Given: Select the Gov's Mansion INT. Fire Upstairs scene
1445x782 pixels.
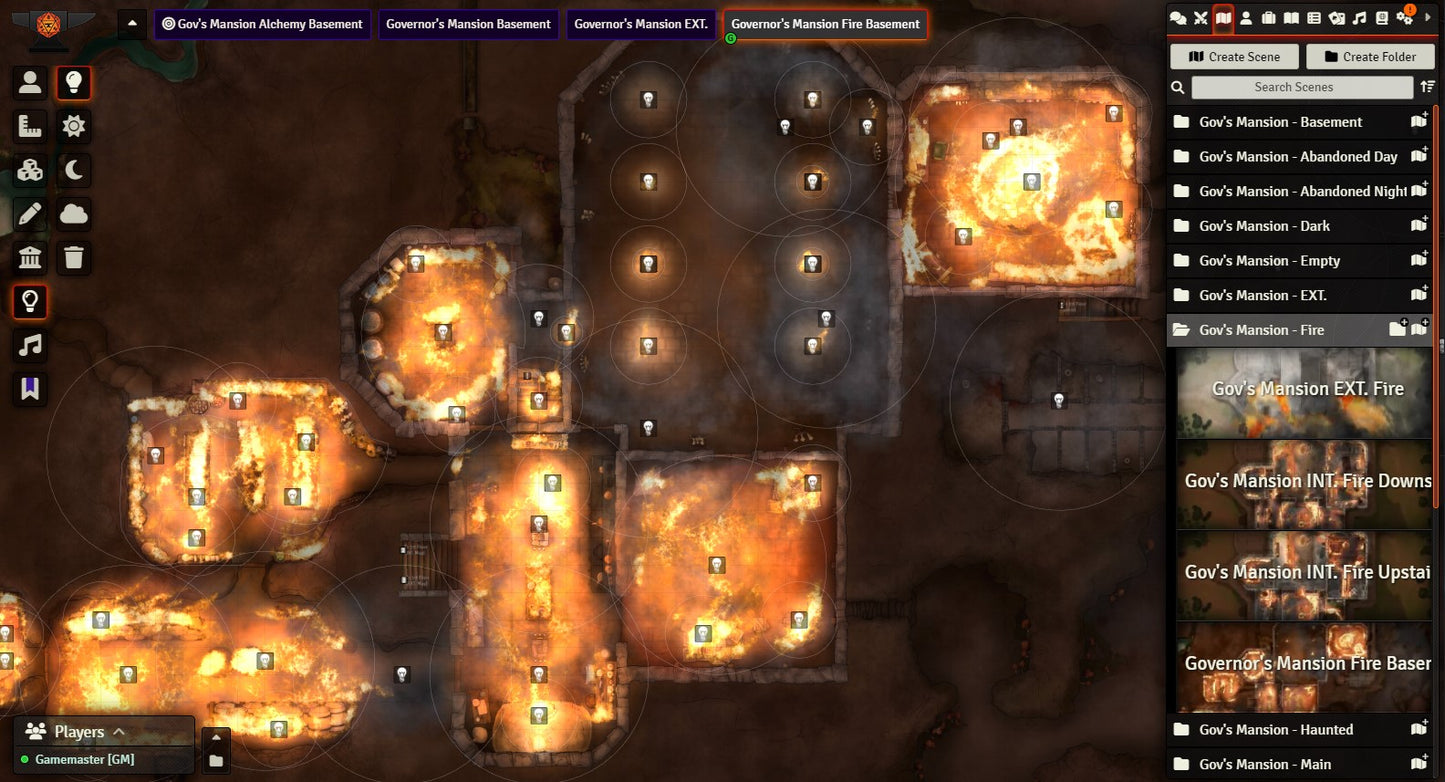Looking at the screenshot, I should click(1304, 575).
